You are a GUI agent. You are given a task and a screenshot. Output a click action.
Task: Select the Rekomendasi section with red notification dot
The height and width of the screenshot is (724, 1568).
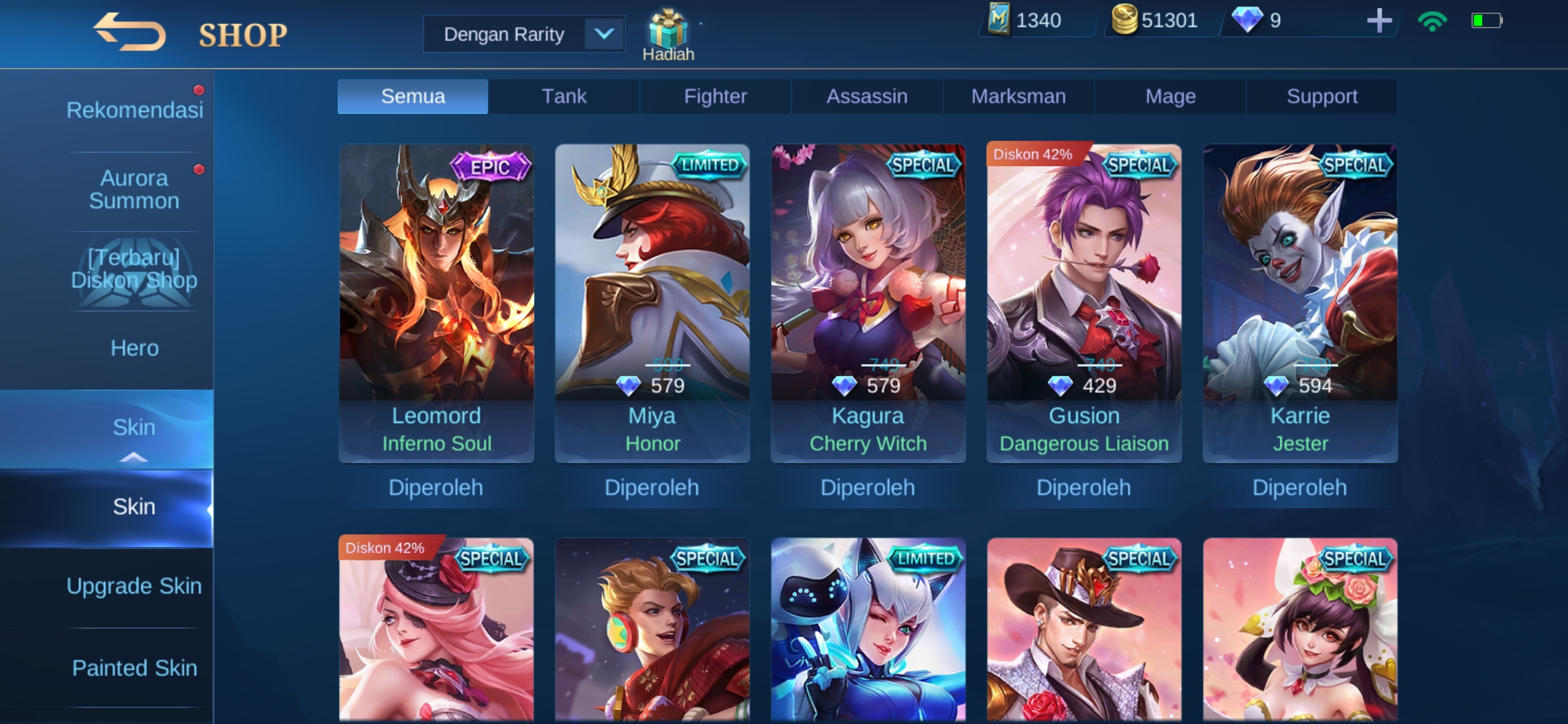click(x=134, y=109)
